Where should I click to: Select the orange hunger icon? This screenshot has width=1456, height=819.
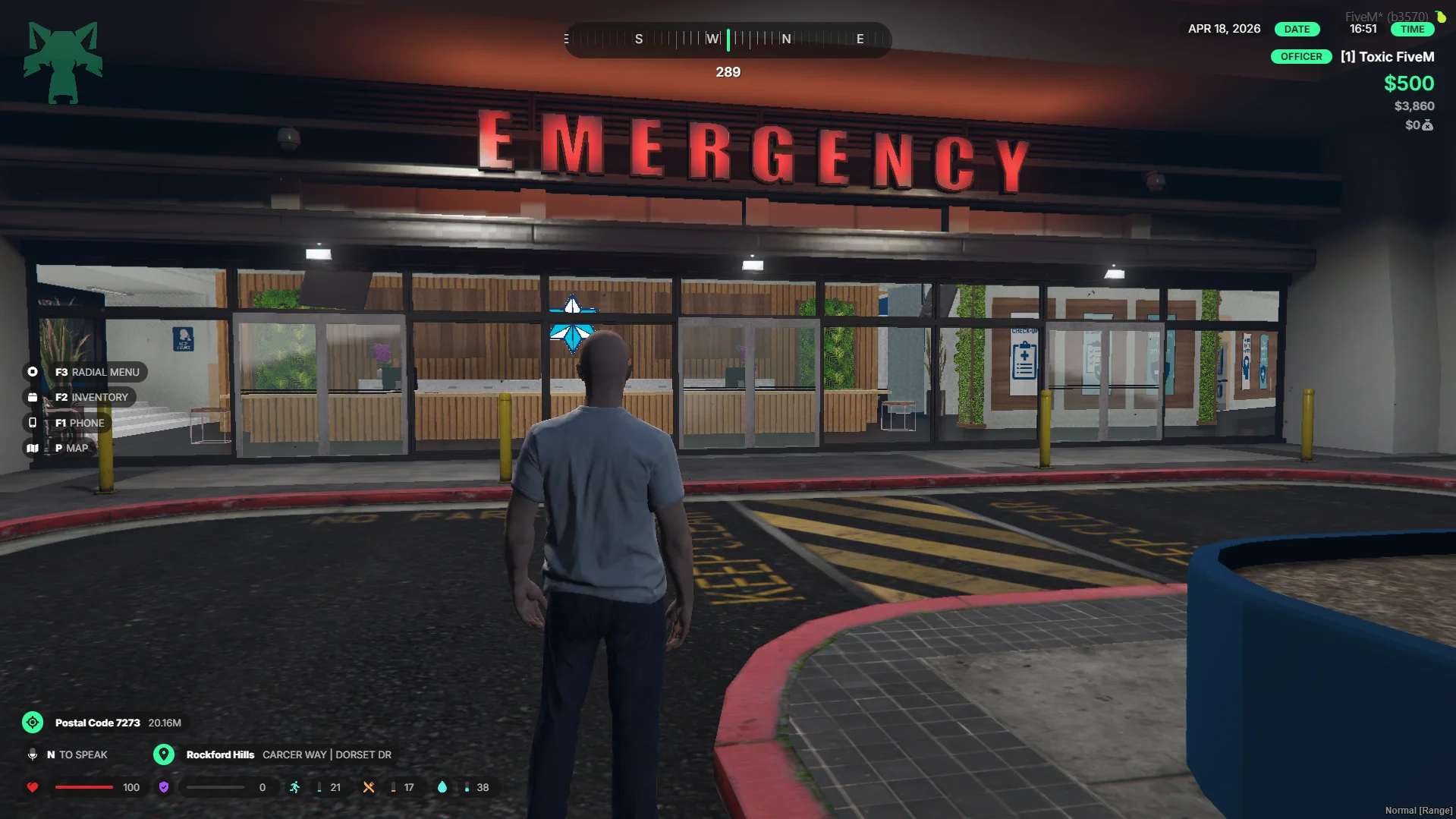369,787
